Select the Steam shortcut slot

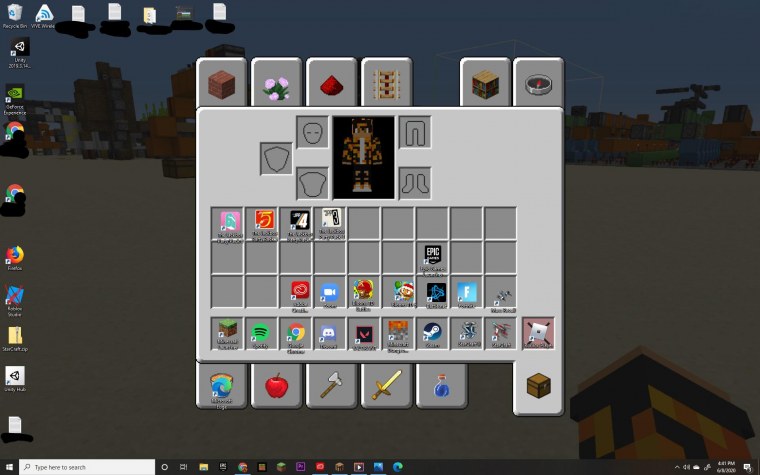click(432, 332)
